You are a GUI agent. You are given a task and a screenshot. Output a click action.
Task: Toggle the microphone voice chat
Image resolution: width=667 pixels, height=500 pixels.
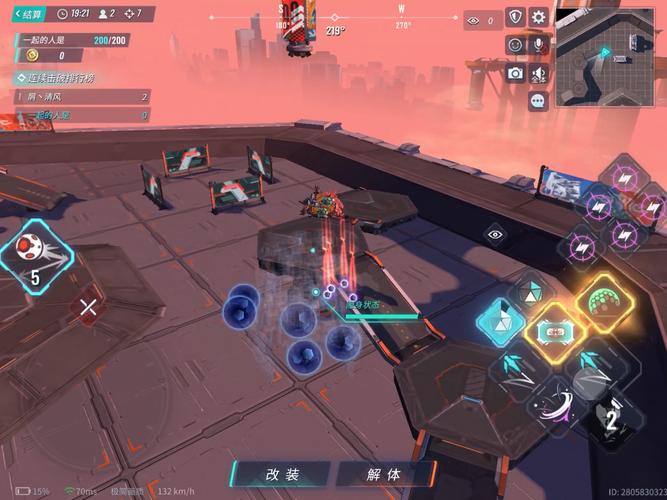click(539, 45)
